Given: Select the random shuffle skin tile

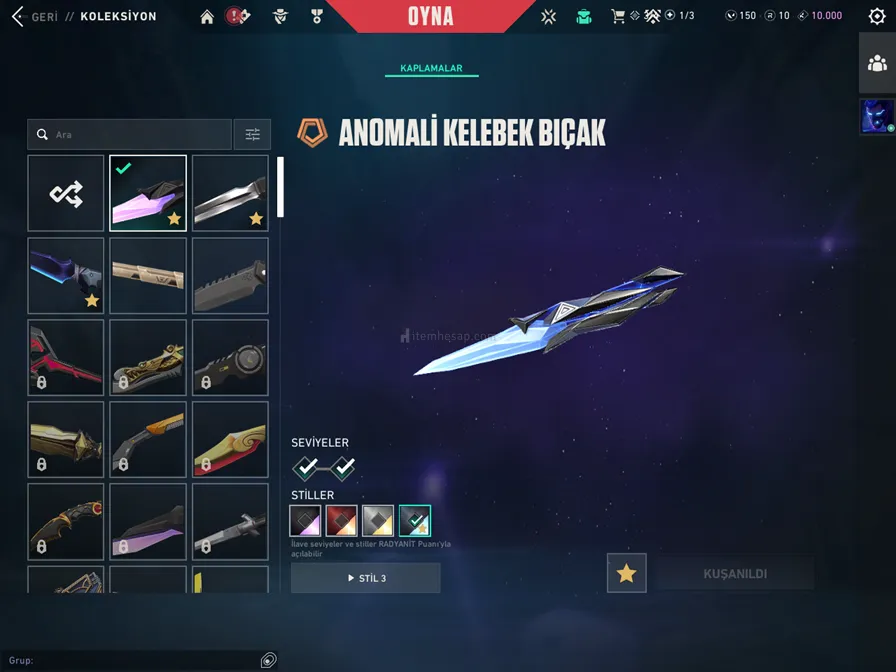Looking at the screenshot, I should (66, 193).
